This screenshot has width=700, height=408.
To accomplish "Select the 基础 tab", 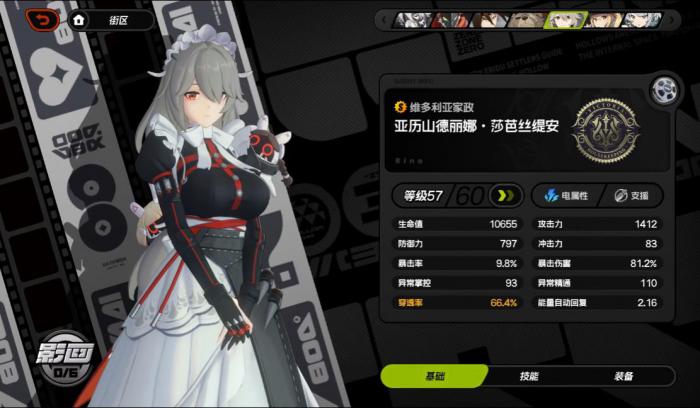I will pos(434,376).
